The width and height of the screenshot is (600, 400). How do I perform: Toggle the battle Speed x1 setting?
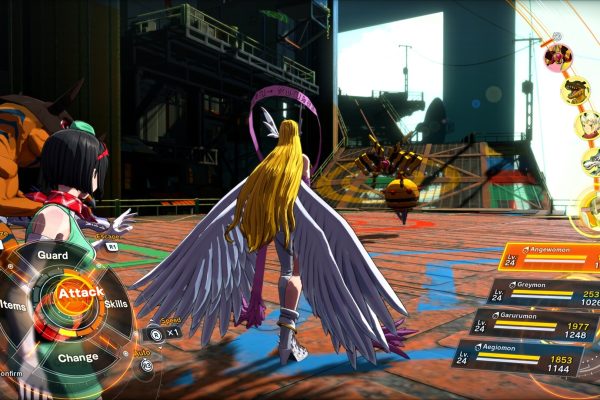(161, 333)
